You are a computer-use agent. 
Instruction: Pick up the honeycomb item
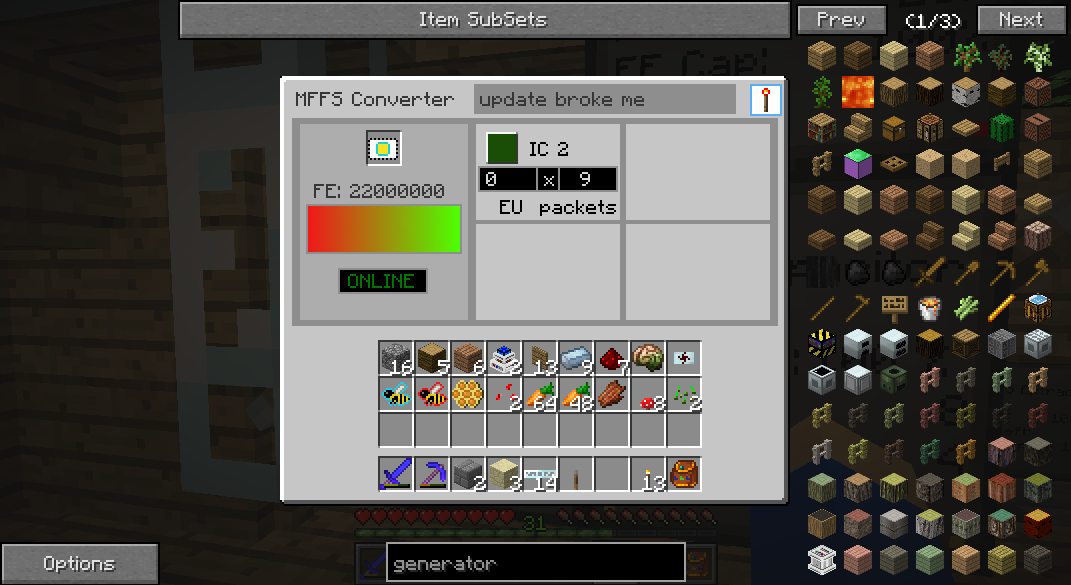[468, 394]
